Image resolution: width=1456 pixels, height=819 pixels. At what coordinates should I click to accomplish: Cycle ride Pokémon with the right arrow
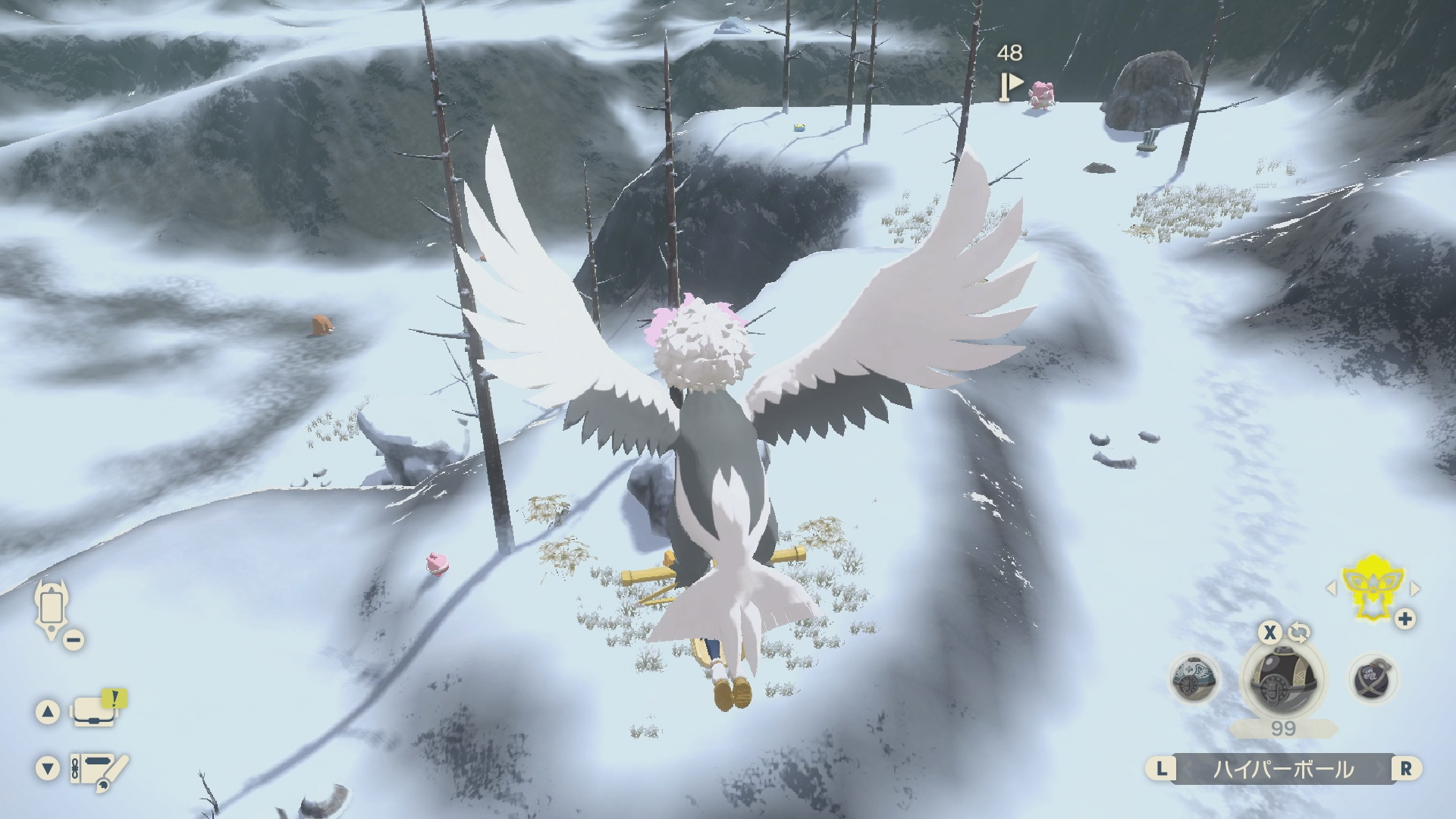coord(1414,588)
